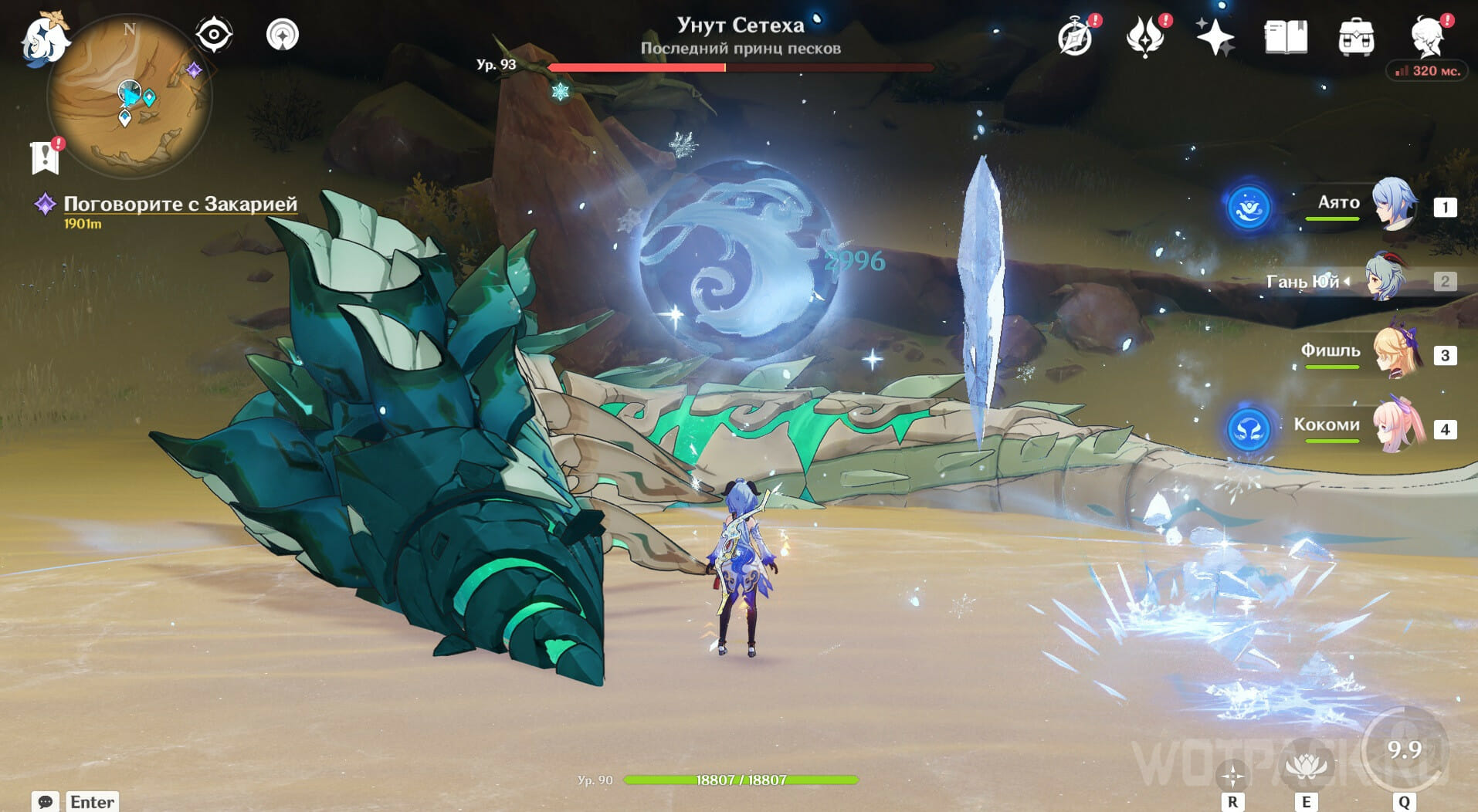This screenshot has height=812, width=1478.
Task: Activate the elemental burst on cooldown 9.9
Action: coord(1404,749)
